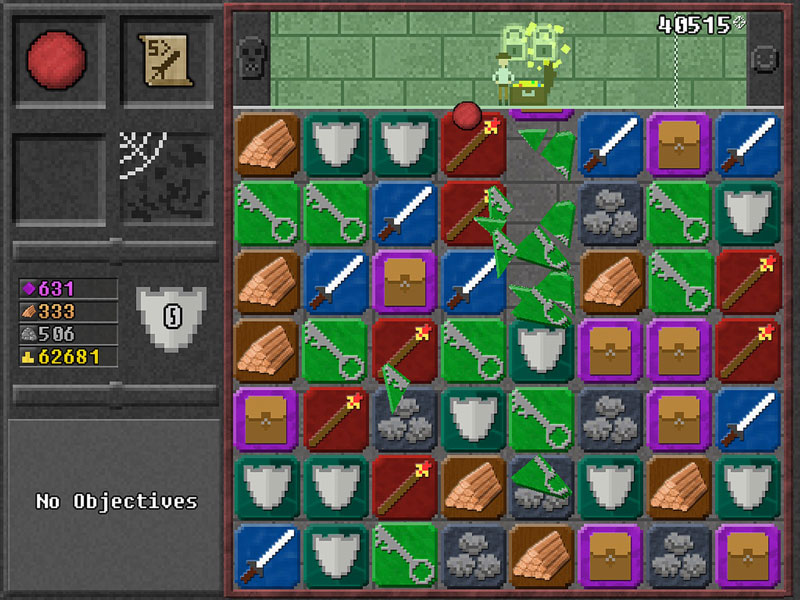This screenshot has width=800, height=600.
Task: Activate the sword scroll item
Action: [166, 59]
